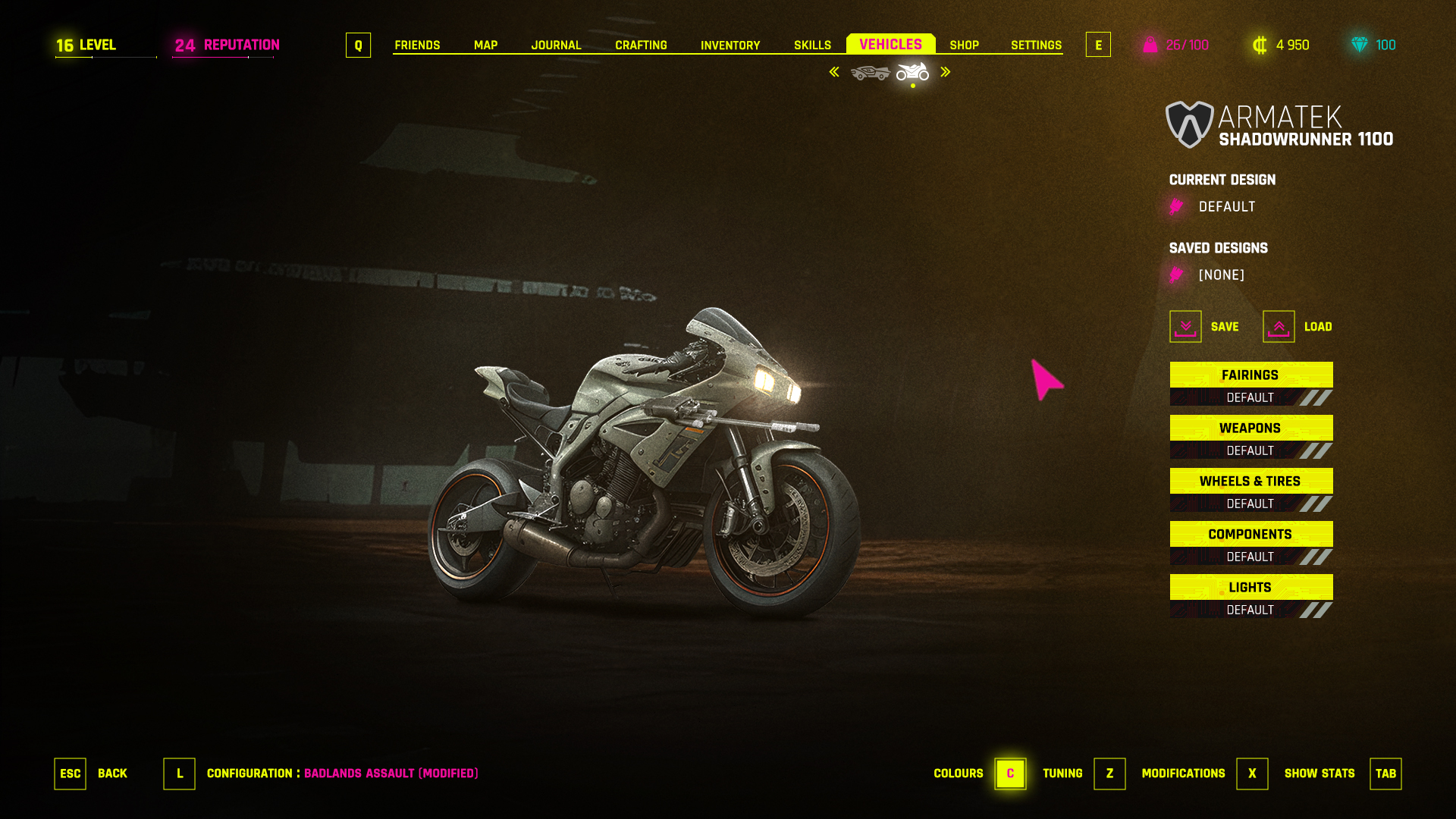Viewport: 1456px width, 819px height.
Task: Choose the Weapons customization category
Action: tap(1250, 428)
